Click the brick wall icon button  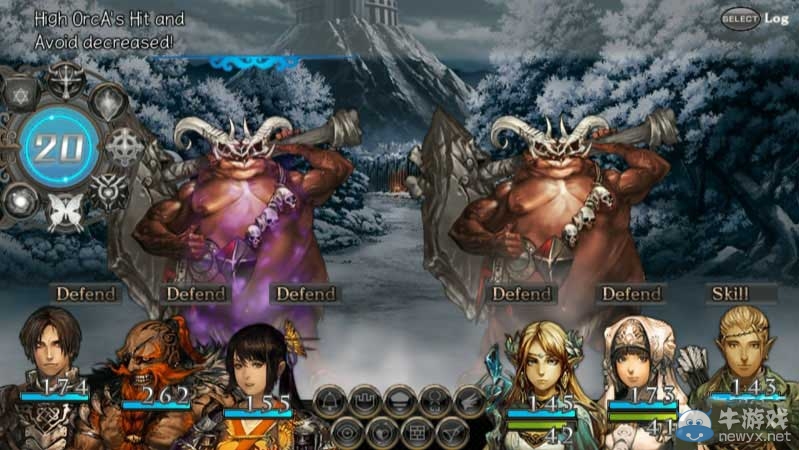click(416, 433)
